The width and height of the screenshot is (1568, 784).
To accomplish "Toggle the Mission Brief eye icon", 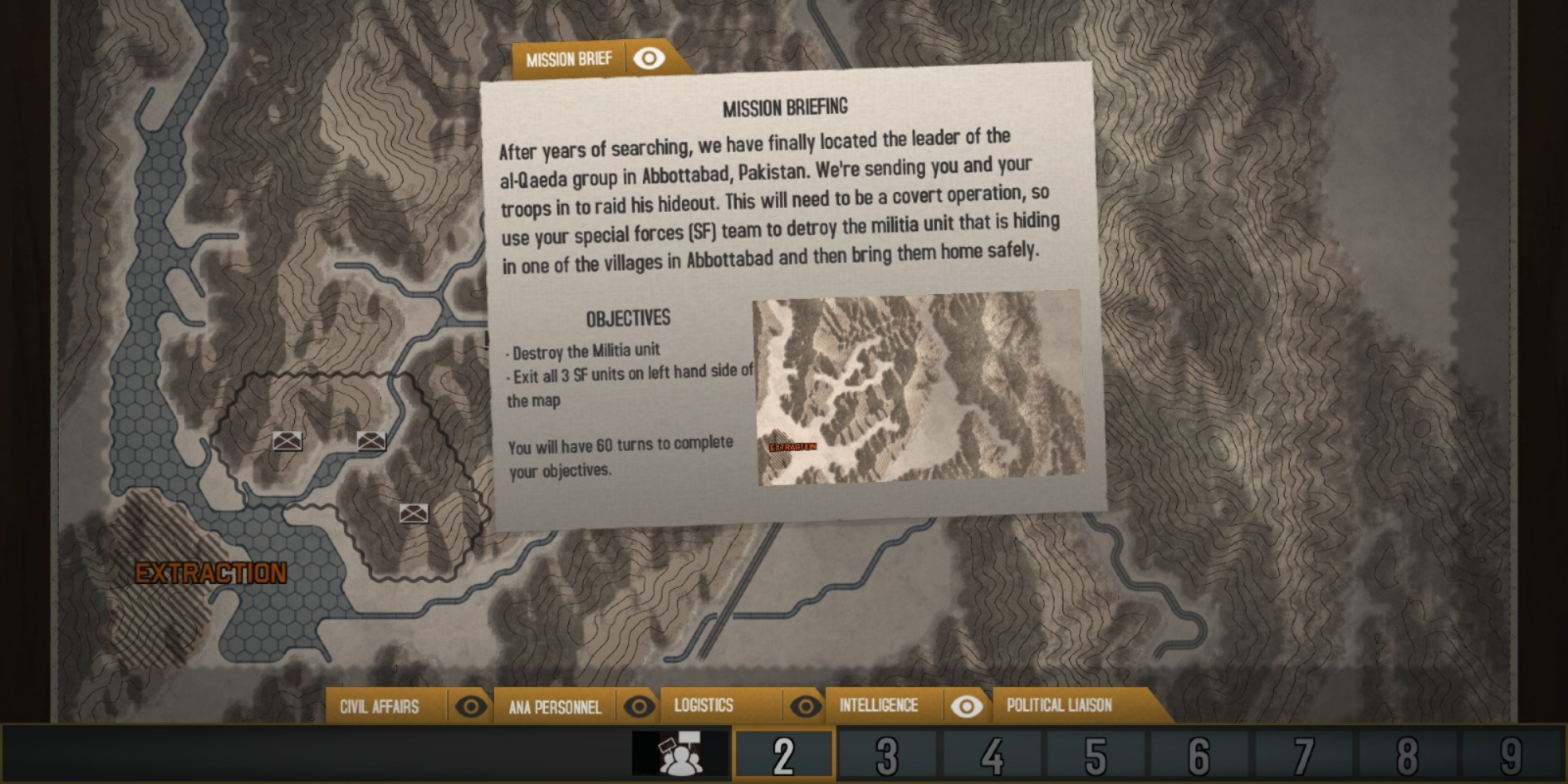I will (x=649, y=59).
